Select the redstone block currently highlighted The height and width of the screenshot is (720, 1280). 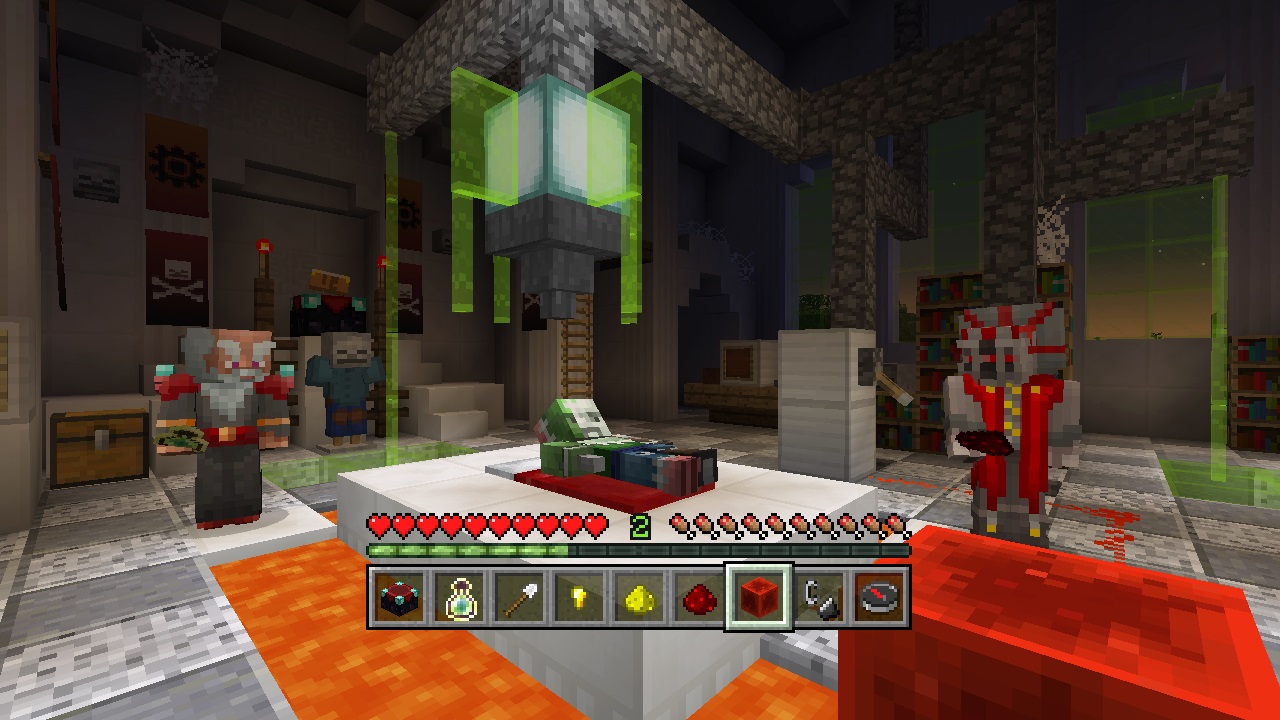coord(759,597)
